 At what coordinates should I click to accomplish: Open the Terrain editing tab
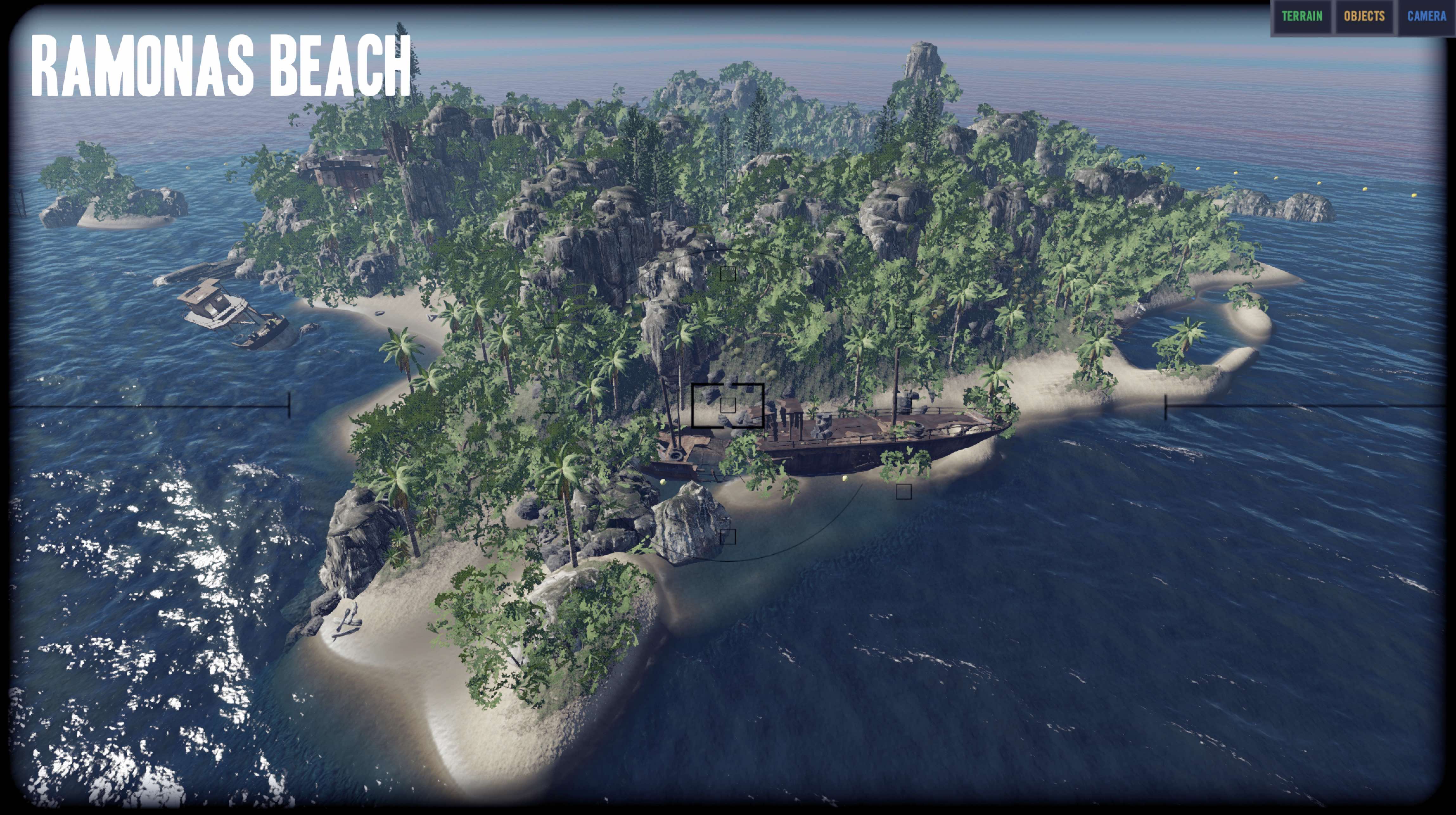coord(1302,16)
